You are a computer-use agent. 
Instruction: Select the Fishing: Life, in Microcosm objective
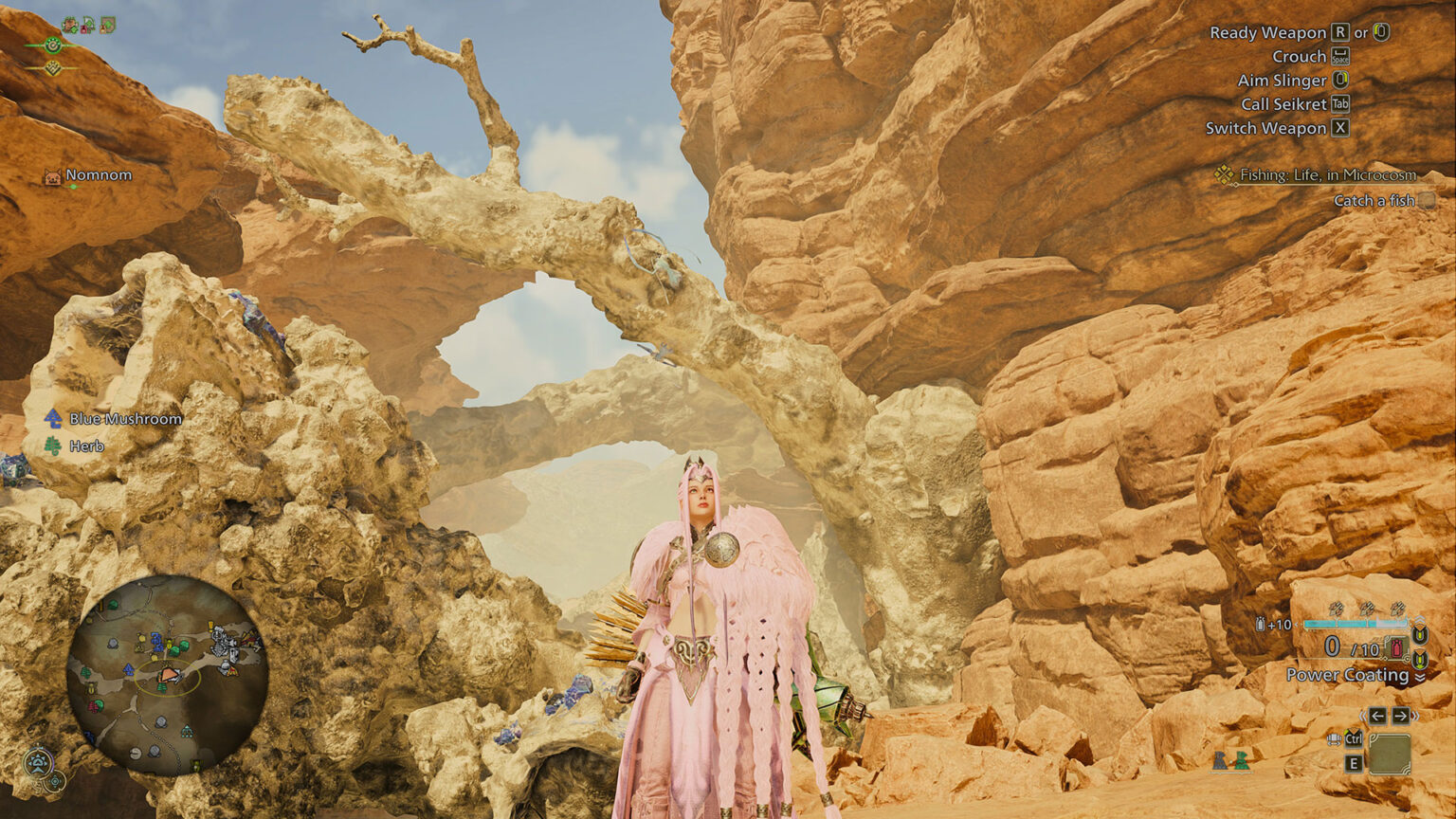(x=1327, y=174)
